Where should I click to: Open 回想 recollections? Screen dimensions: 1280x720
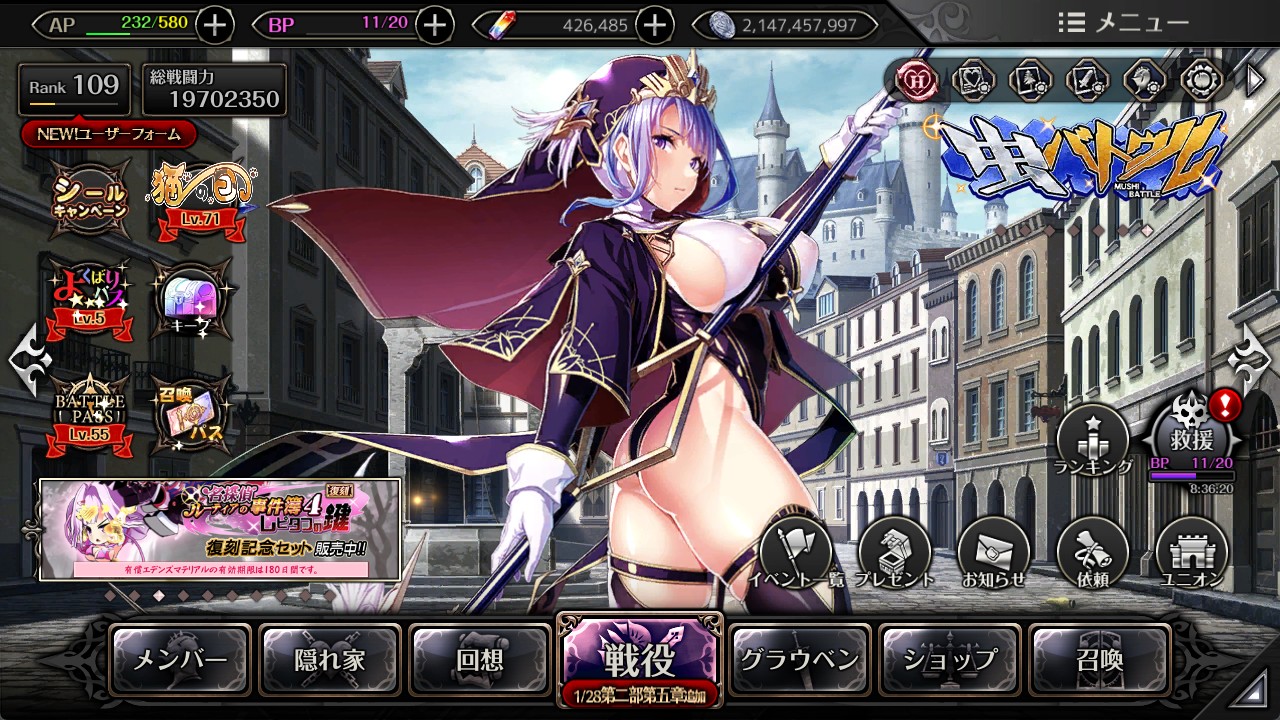click(480, 660)
